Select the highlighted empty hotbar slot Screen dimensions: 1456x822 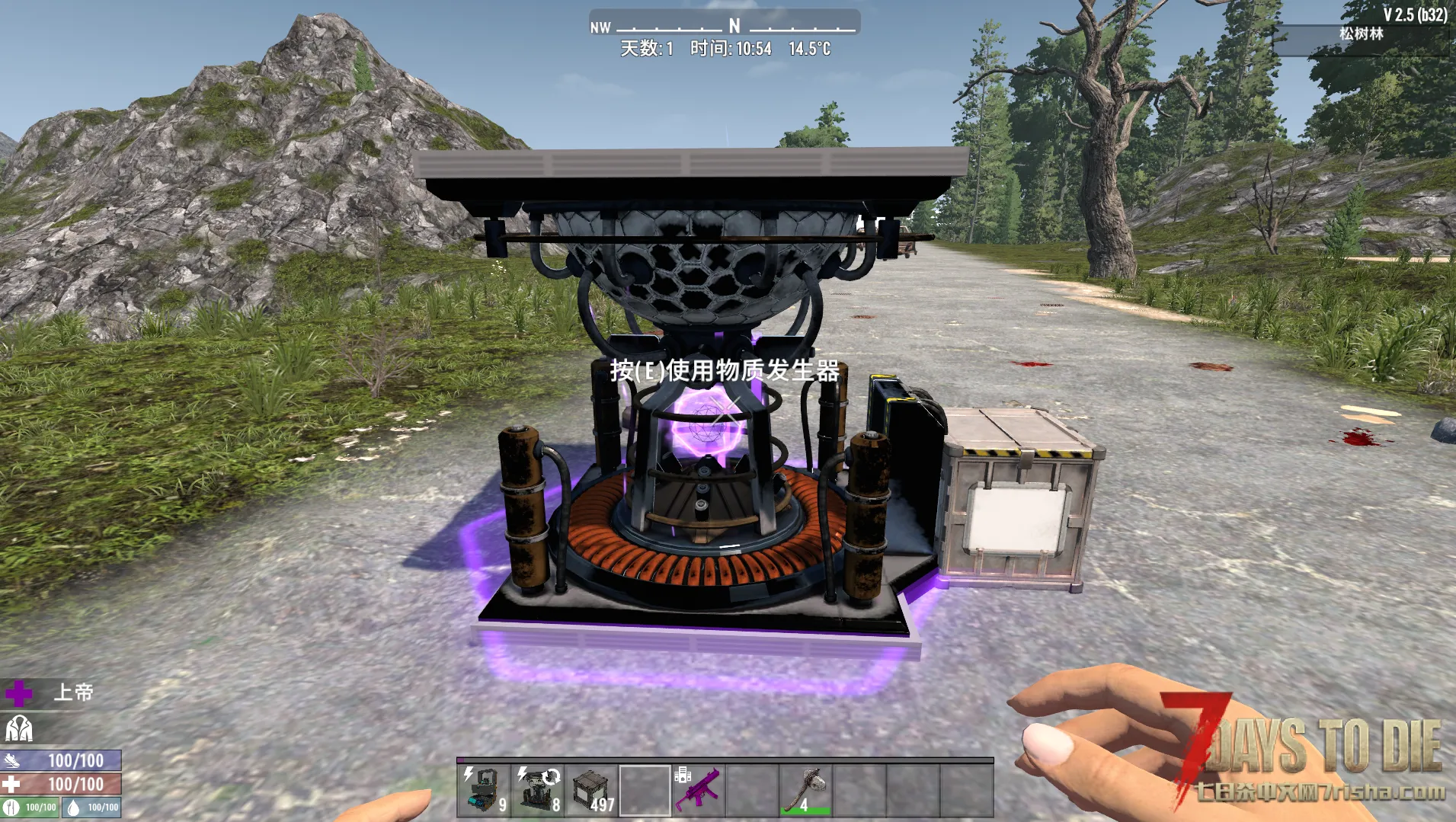[645, 790]
